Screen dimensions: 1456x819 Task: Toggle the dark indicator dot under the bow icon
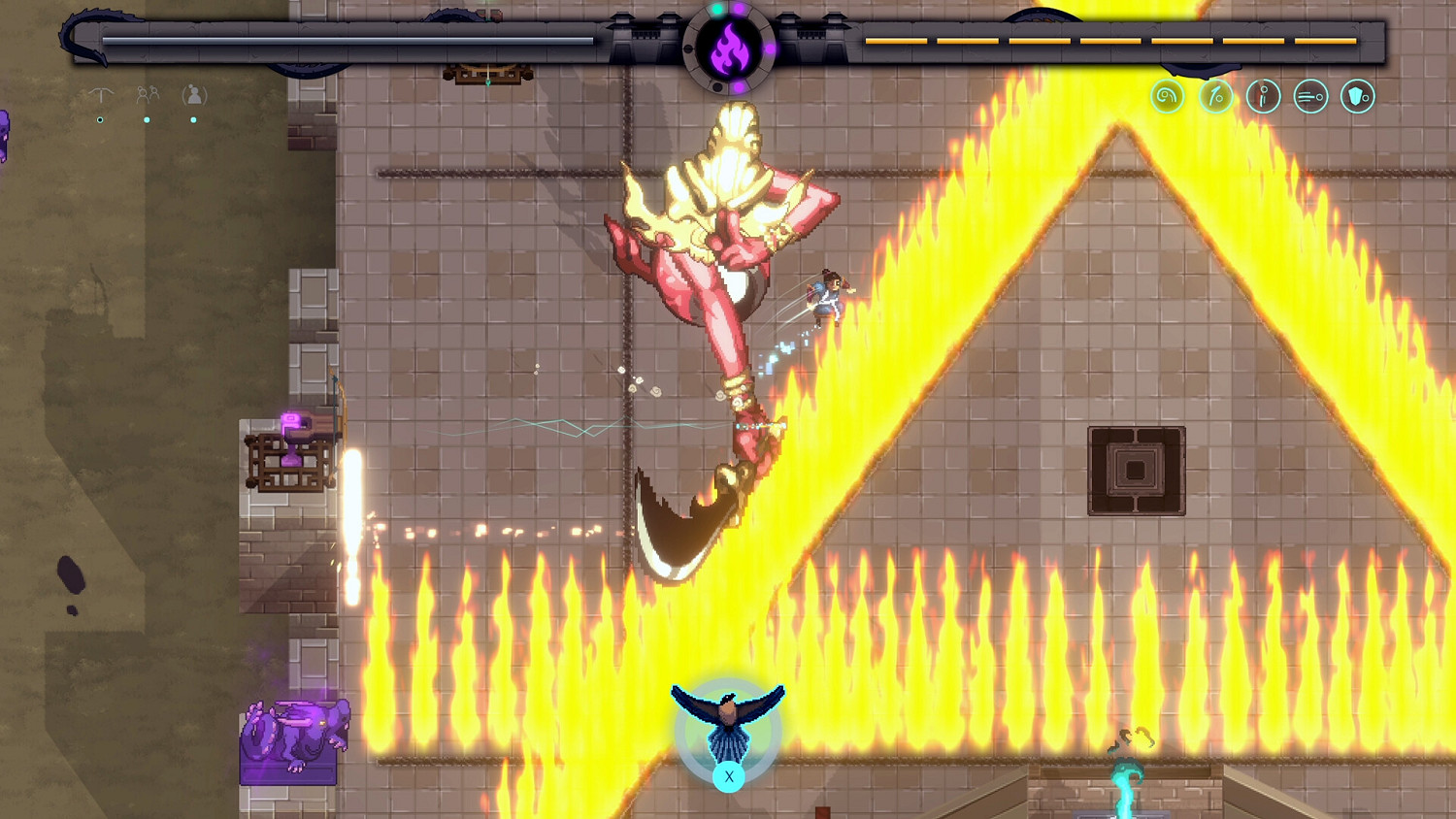[x=100, y=119]
